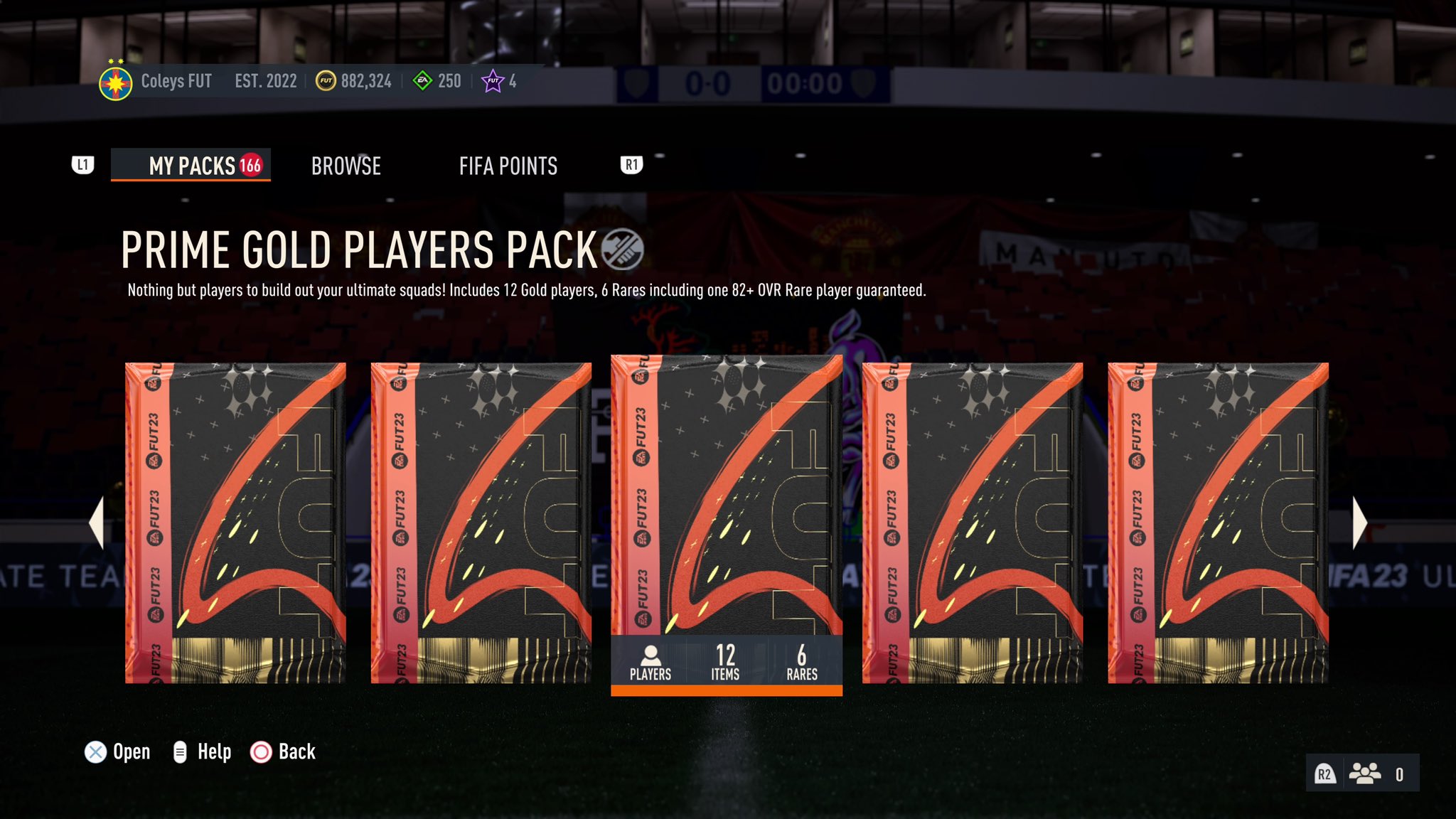Expand next packs with the right arrow
Screen dimensions: 1456x819
pos(1361,523)
